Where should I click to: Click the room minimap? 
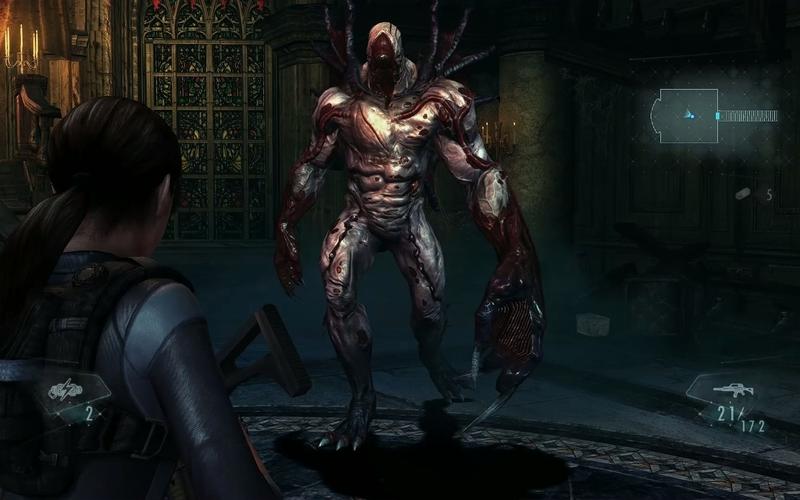point(686,116)
